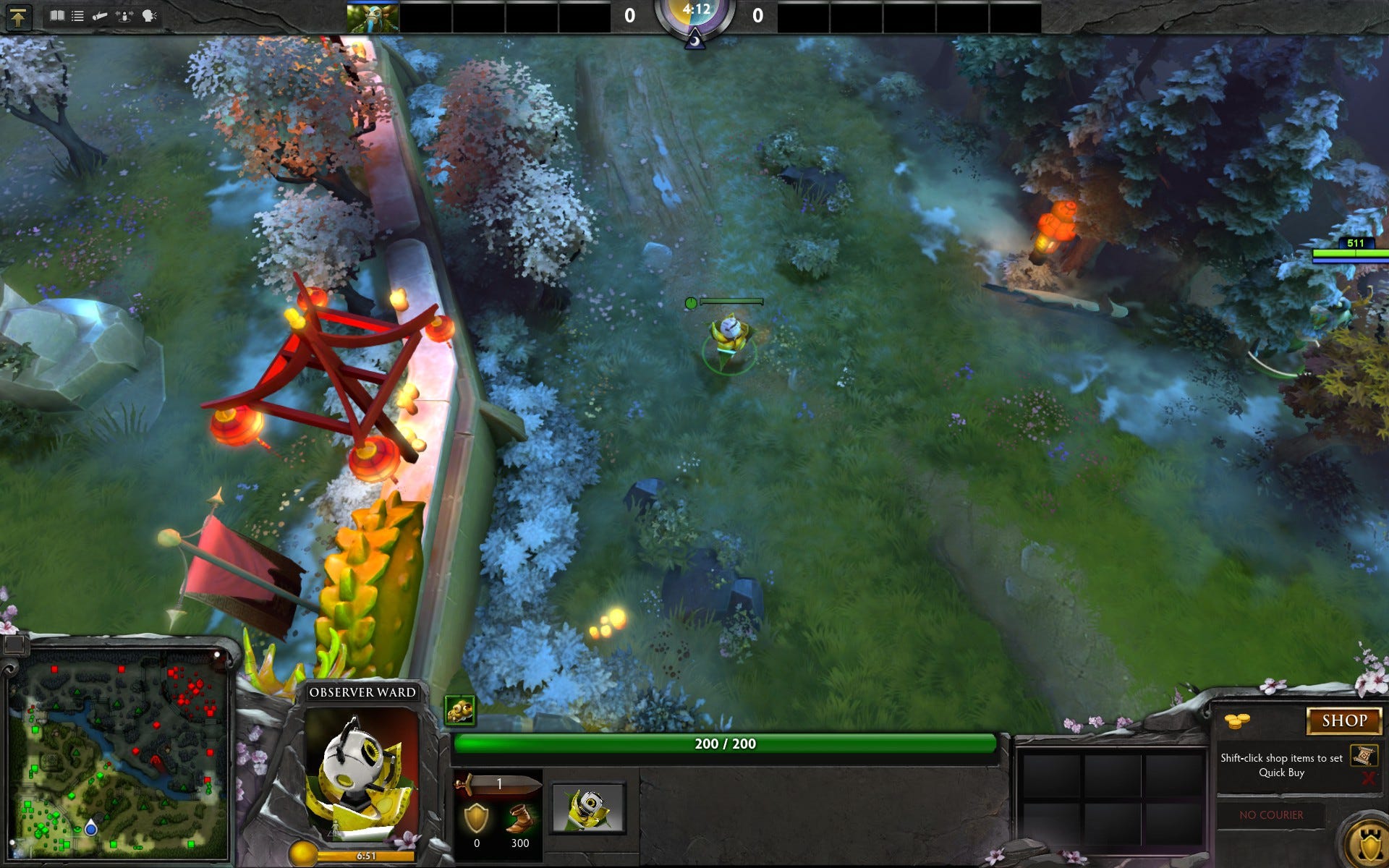This screenshot has height=868, width=1389.
Task: Clear quick buy with the red X
Action: click(1367, 778)
